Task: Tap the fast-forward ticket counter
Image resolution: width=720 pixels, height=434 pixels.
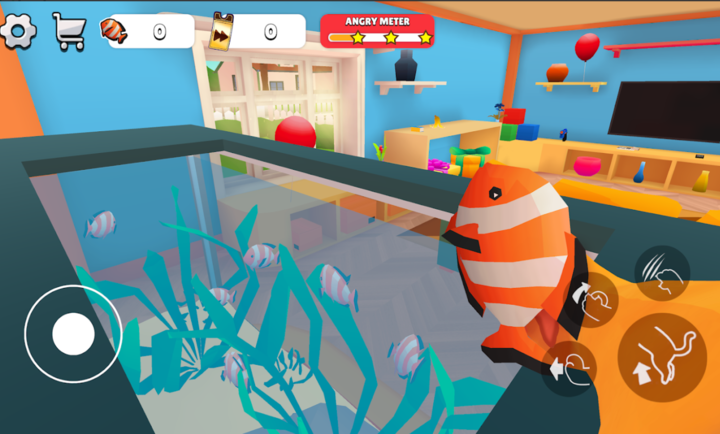Action: pyautogui.click(x=258, y=31)
